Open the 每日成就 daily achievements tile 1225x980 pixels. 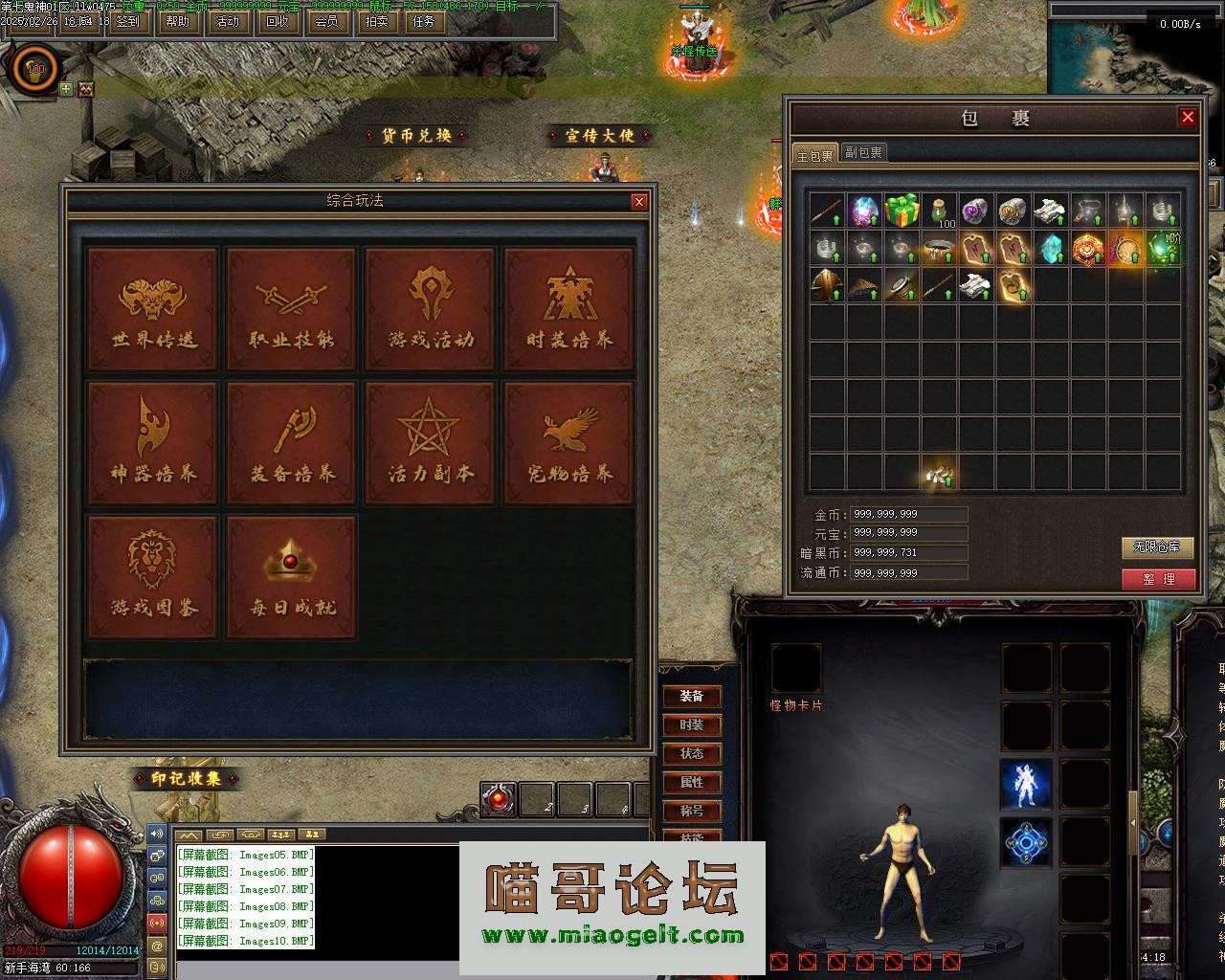[292, 577]
